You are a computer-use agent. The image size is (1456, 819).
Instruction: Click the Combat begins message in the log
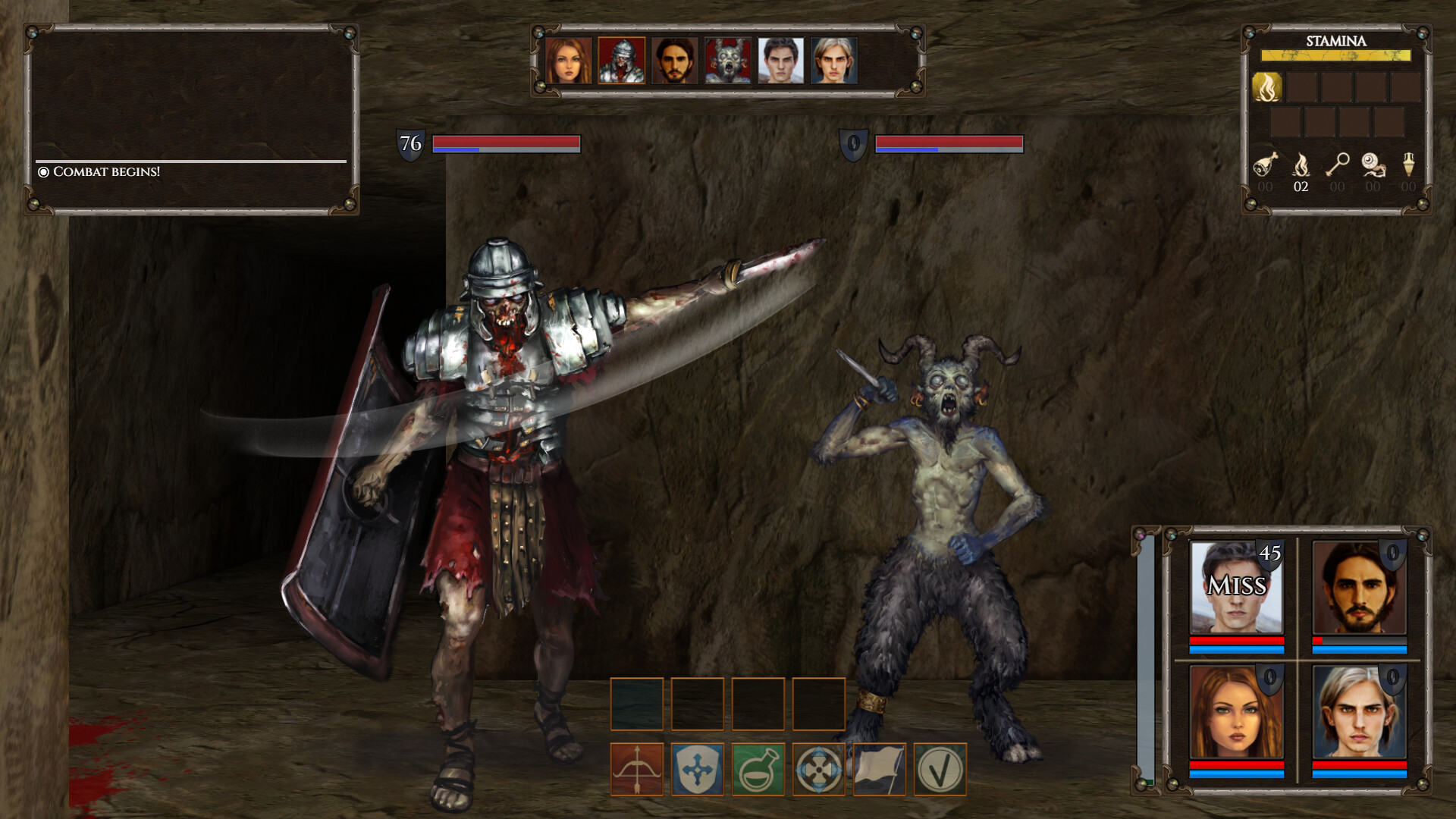106,173
